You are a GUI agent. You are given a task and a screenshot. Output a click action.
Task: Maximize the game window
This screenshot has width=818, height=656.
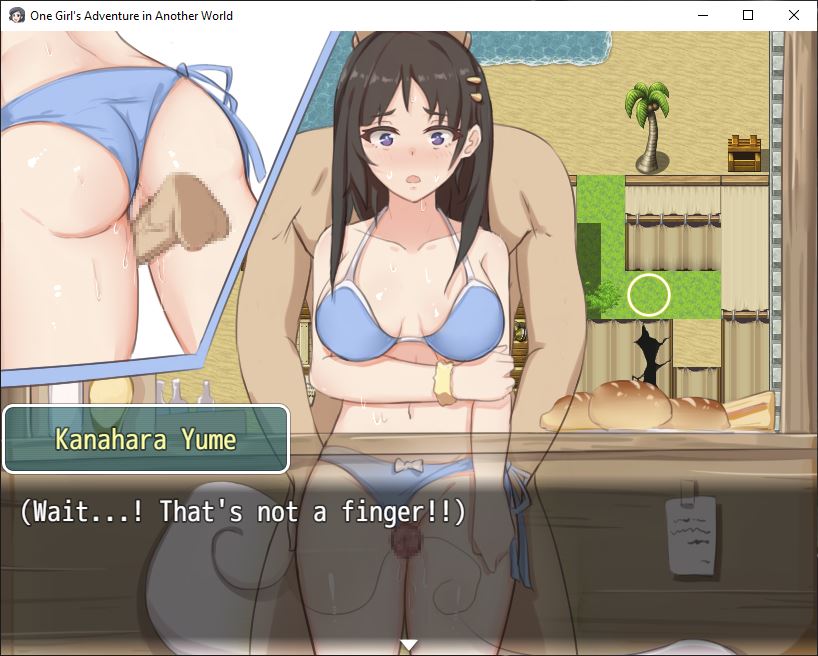coord(748,15)
